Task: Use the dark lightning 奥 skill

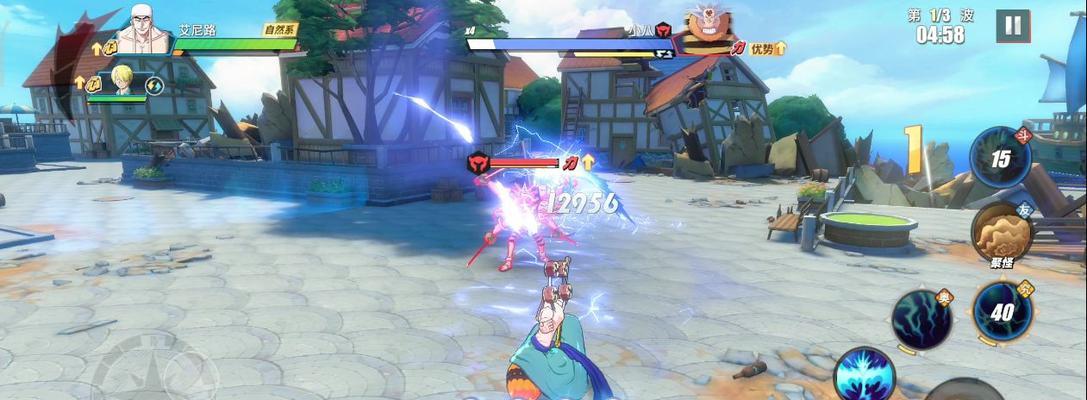Action: pyautogui.click(x=921, y=319)
